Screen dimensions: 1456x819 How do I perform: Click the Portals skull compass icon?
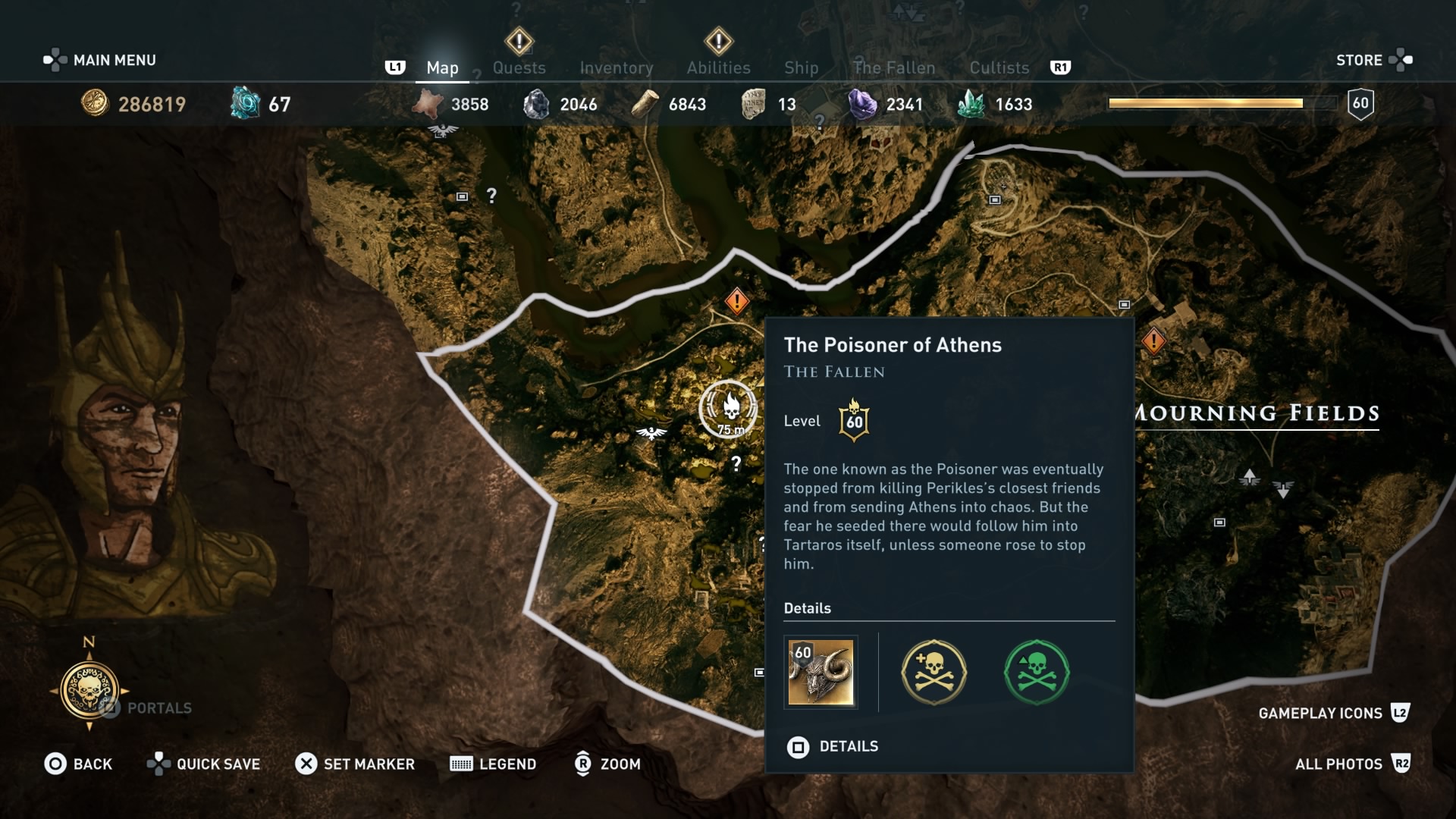90,692
